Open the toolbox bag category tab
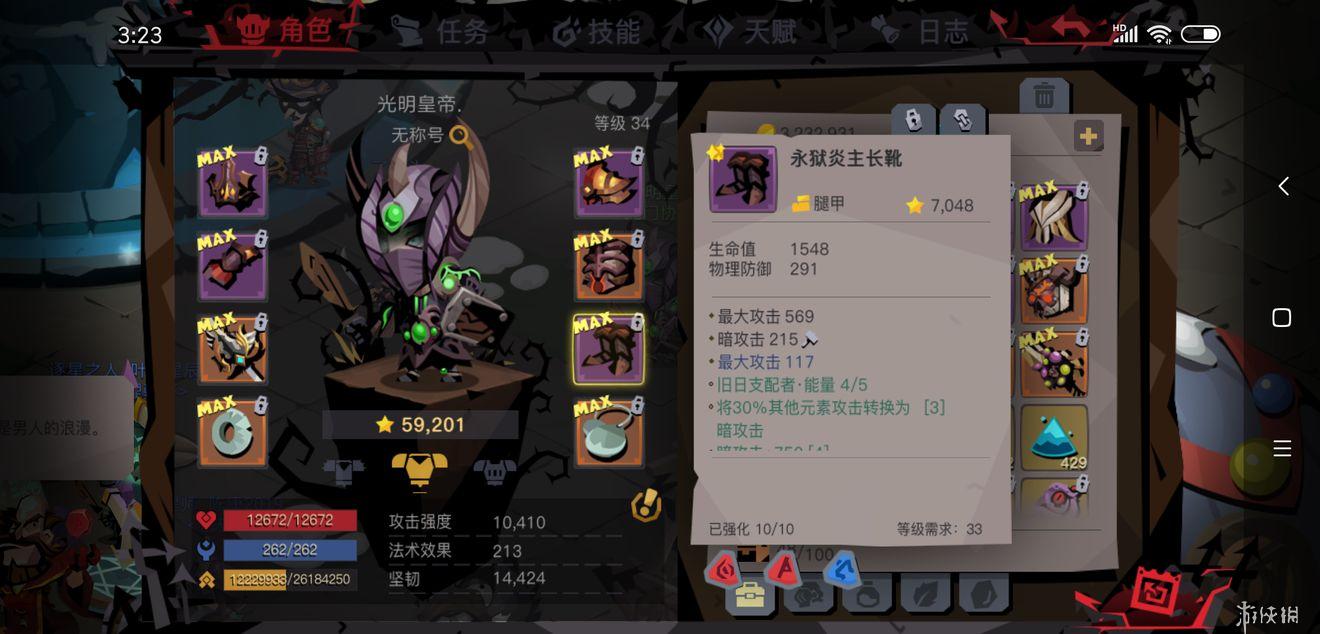Viewport: 1320px width, 634px height. tap(749, 596)
